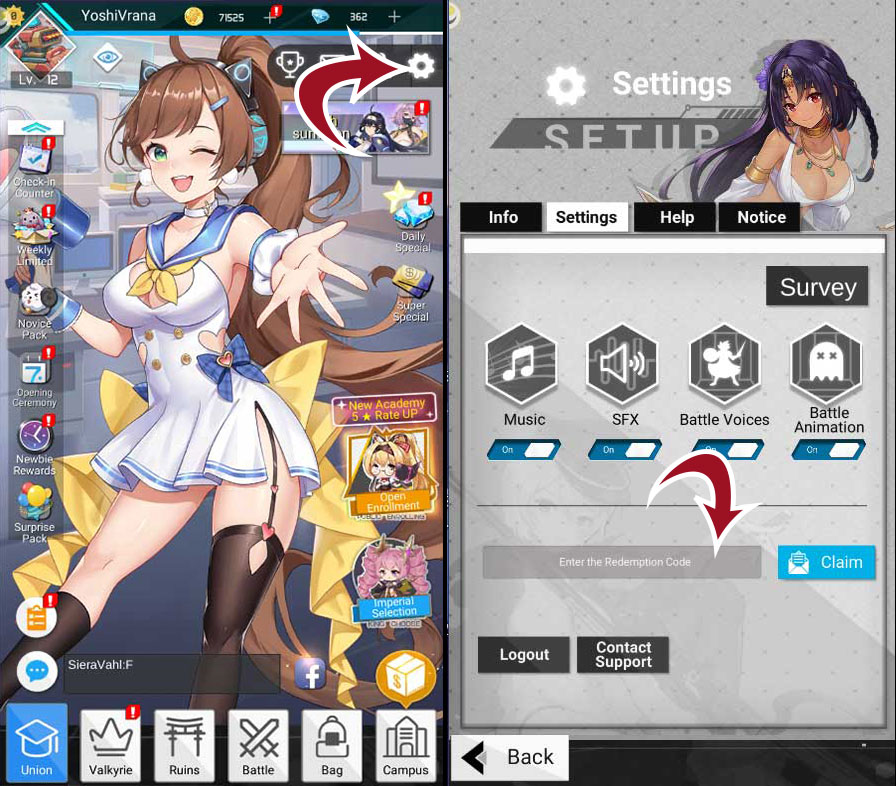Screen dimensions: 896x786
Task: Toggle the SFX switch
Action: [x=625, y=450]
